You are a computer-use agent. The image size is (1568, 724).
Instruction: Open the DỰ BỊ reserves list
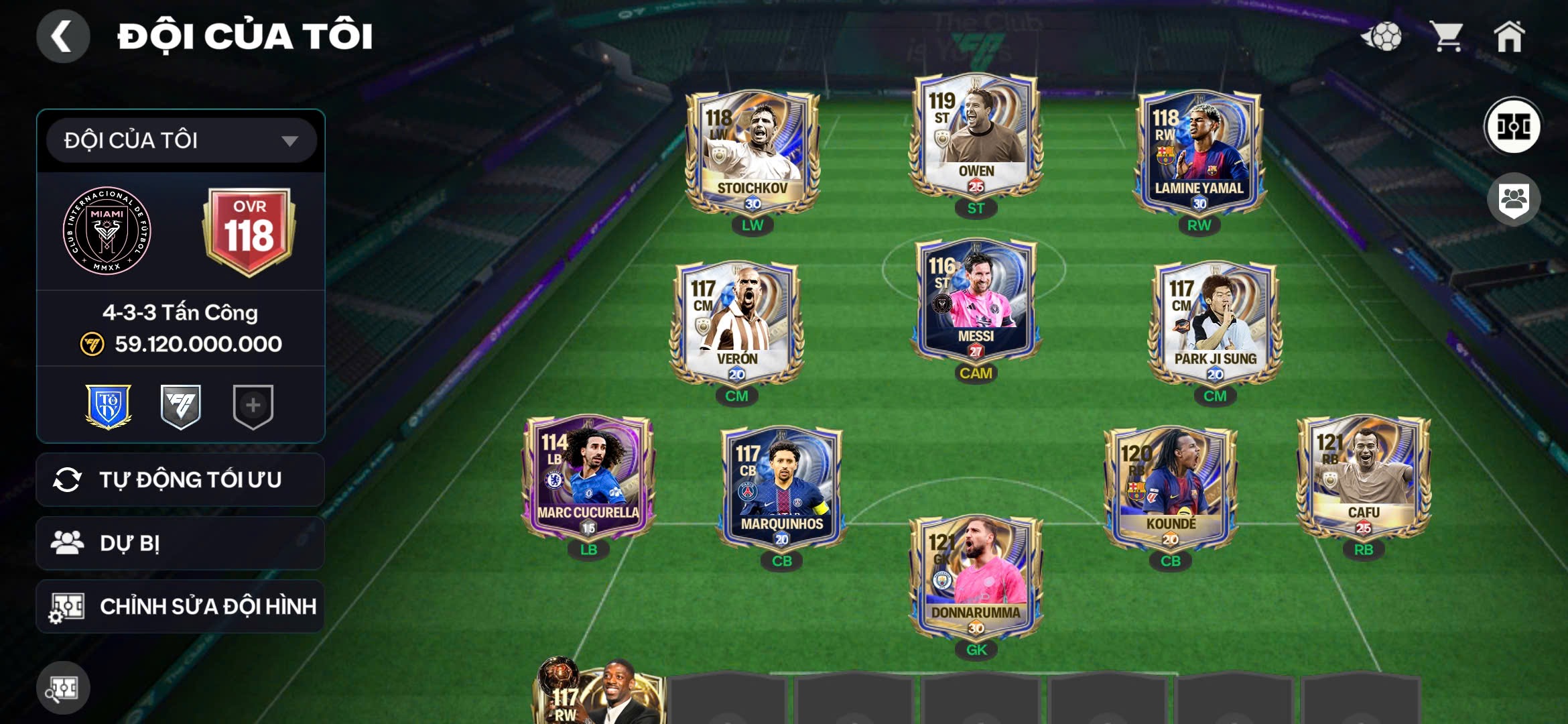click(x=180, y=543)
